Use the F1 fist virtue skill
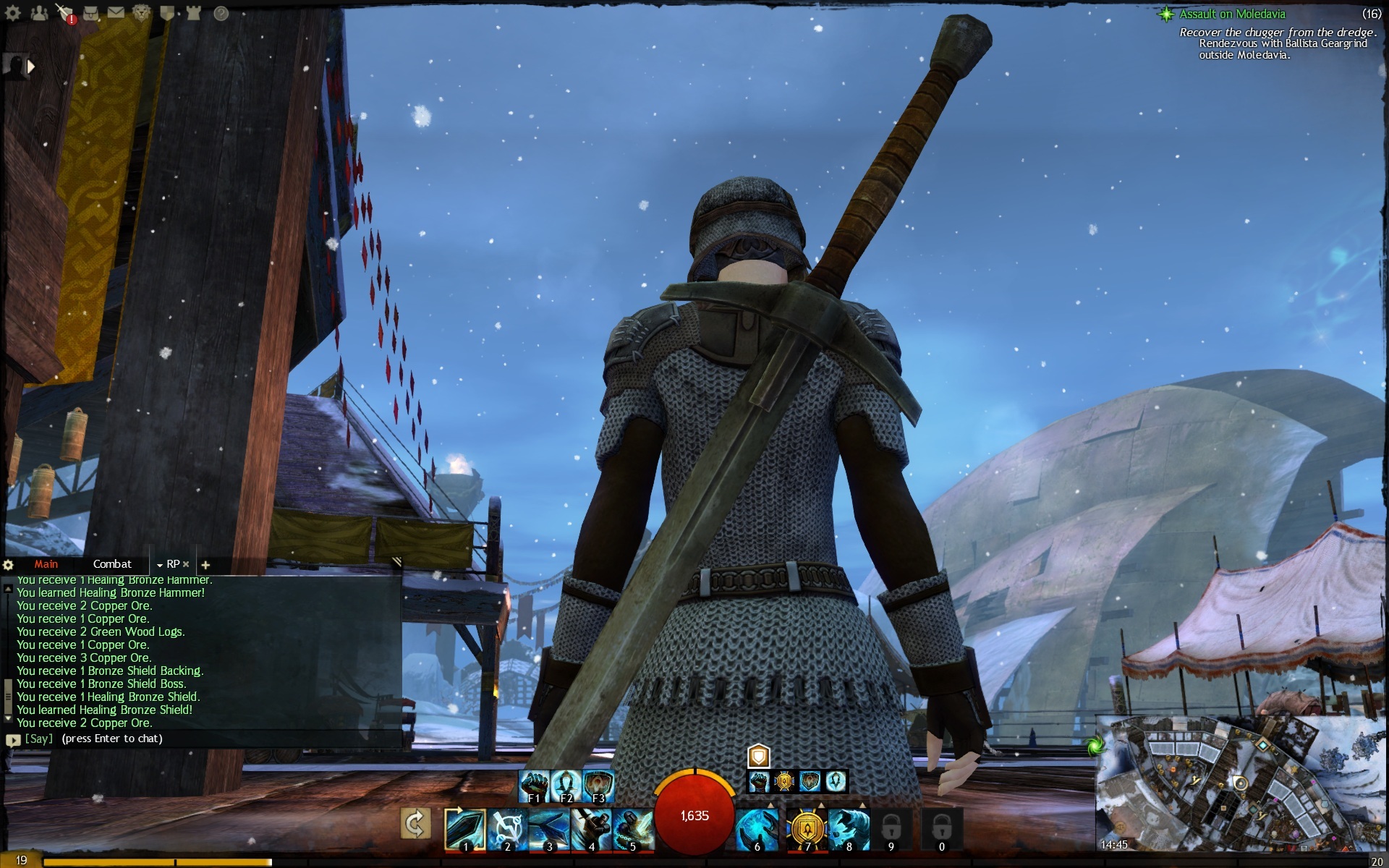 coord(534,786)
